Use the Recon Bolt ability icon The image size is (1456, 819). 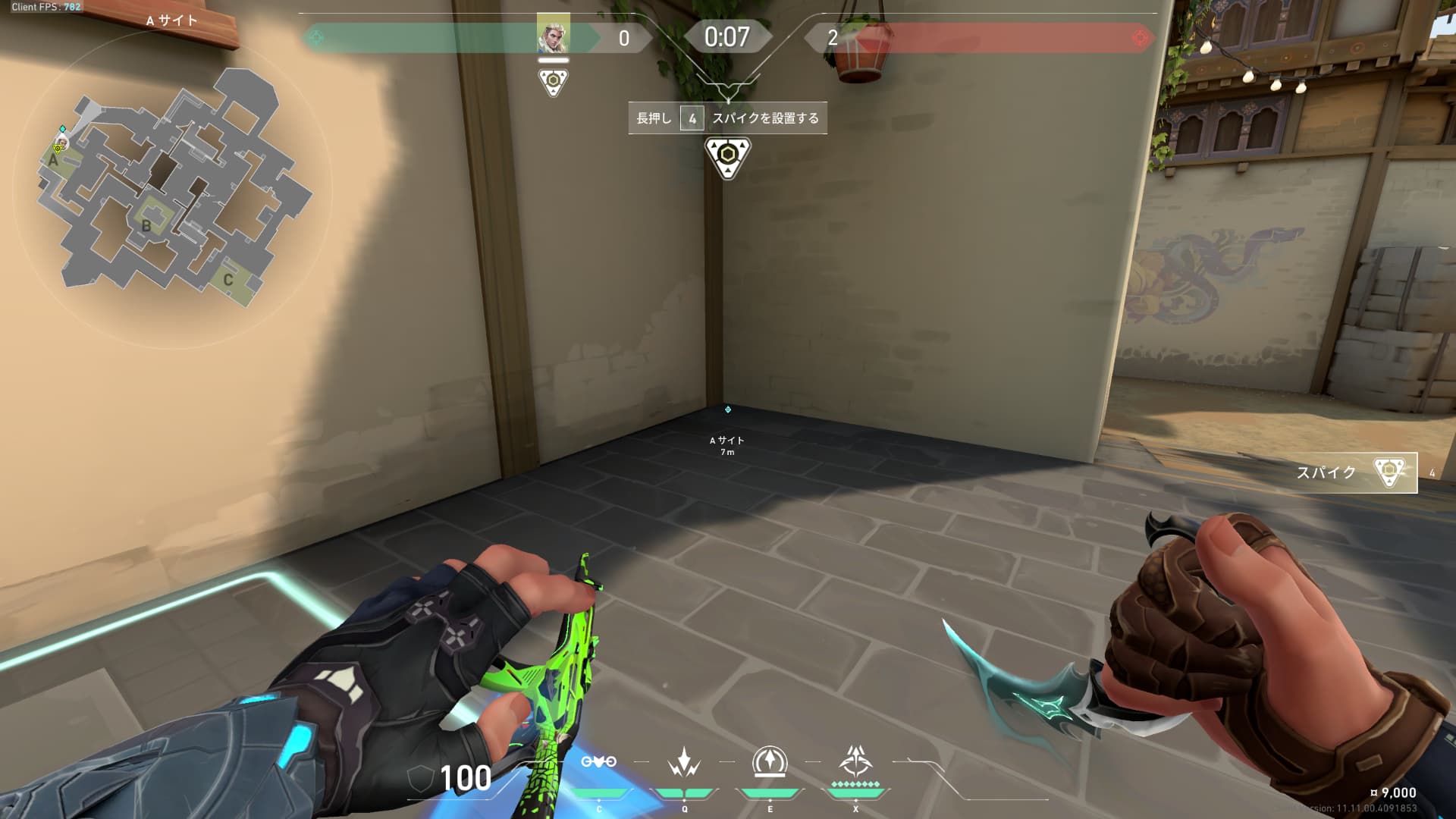pos(770,762)
